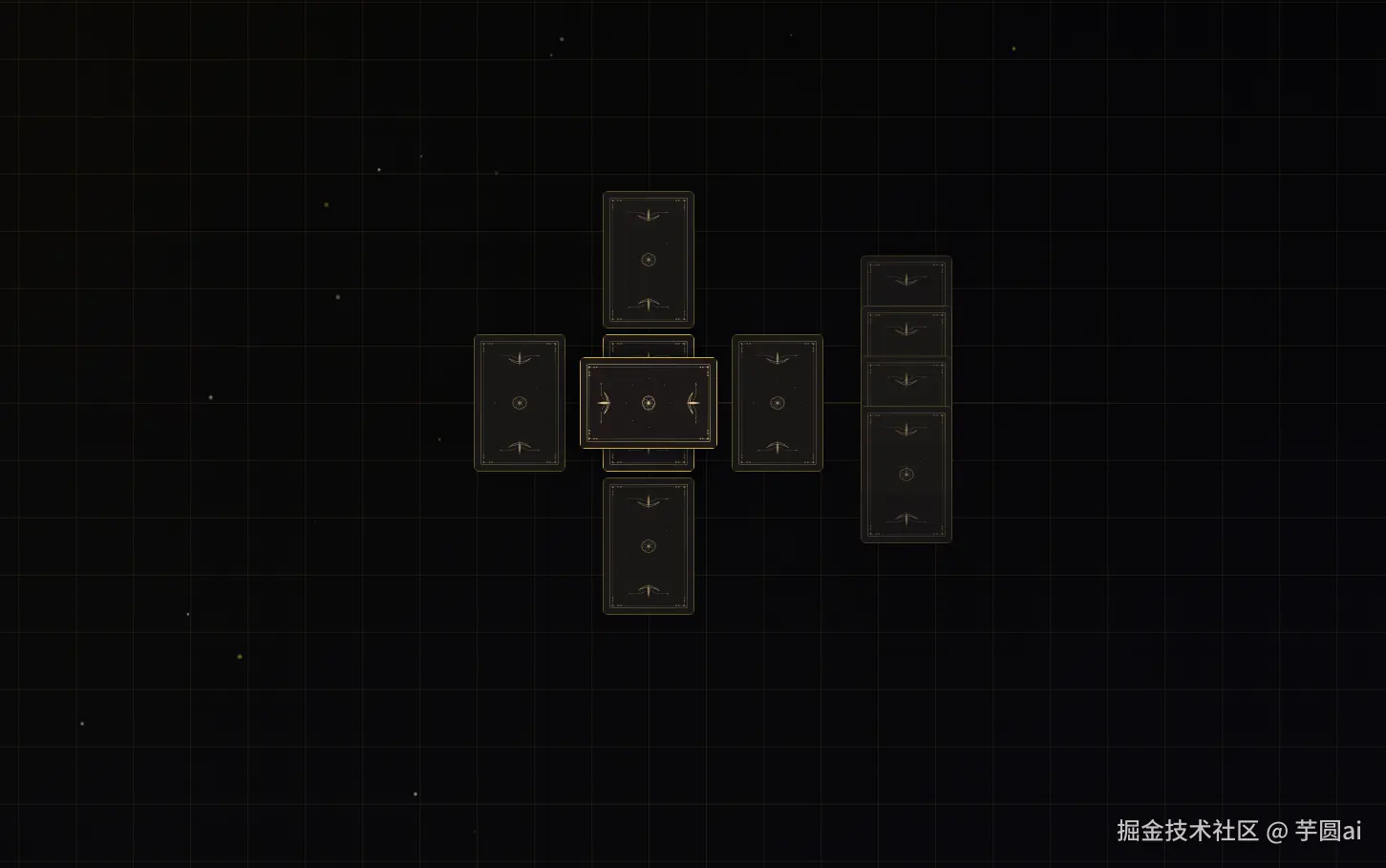
Task: Flip the third card in the right column
Action: click(x=906, y=383)
